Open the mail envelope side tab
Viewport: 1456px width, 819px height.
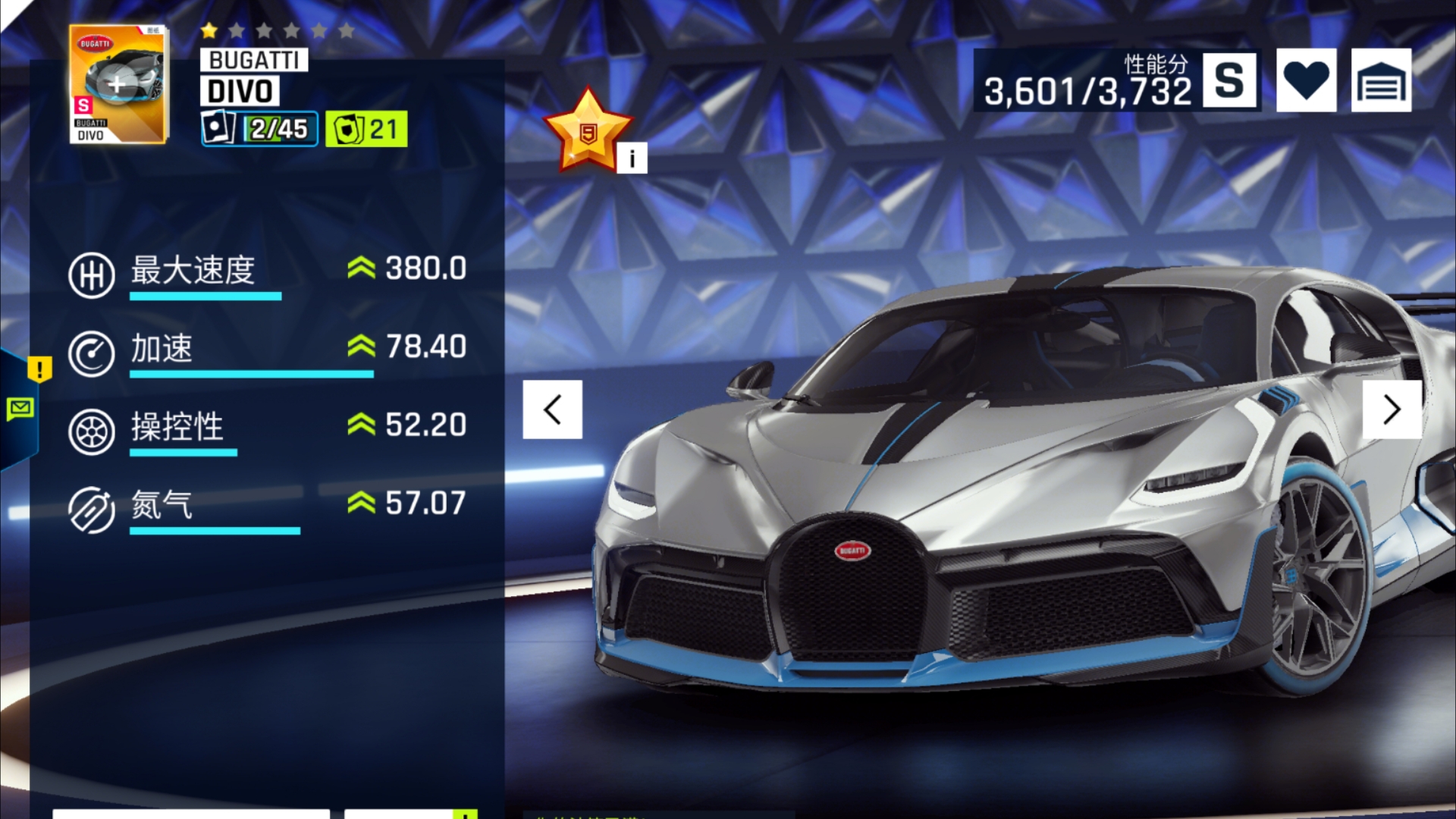tap(20, 409)
